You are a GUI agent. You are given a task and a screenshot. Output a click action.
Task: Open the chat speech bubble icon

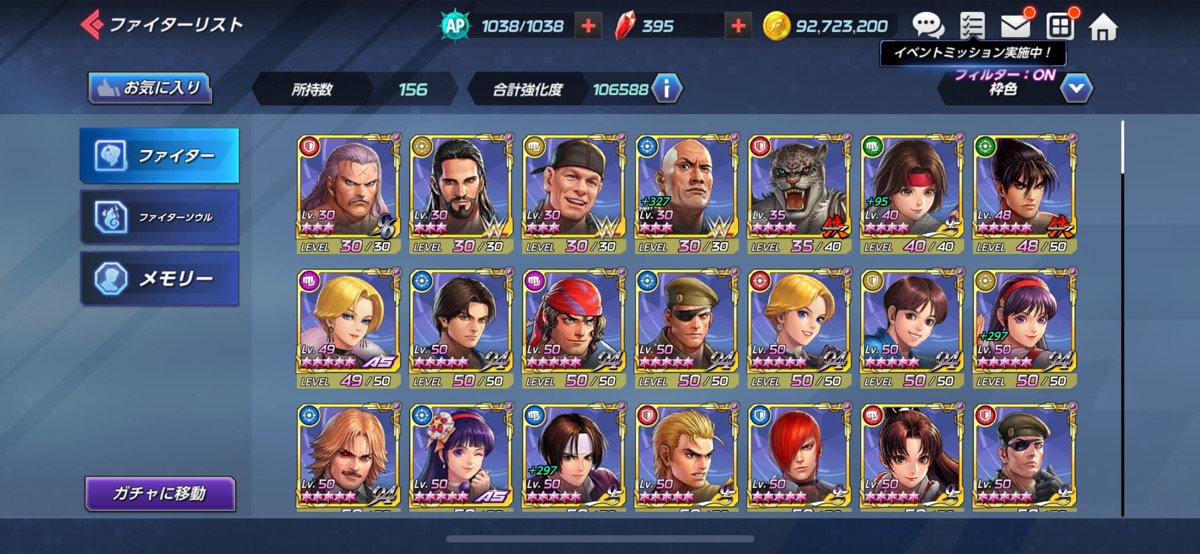click(x=927, y=26)
